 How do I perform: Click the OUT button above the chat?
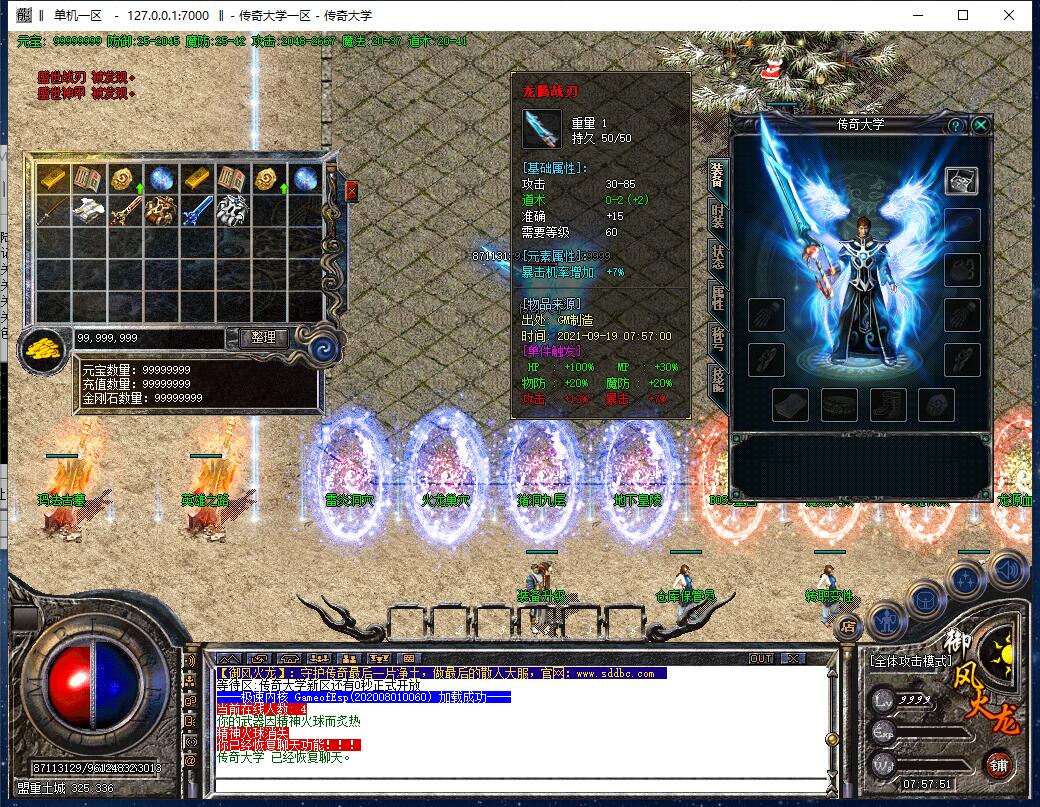(761, 658)
